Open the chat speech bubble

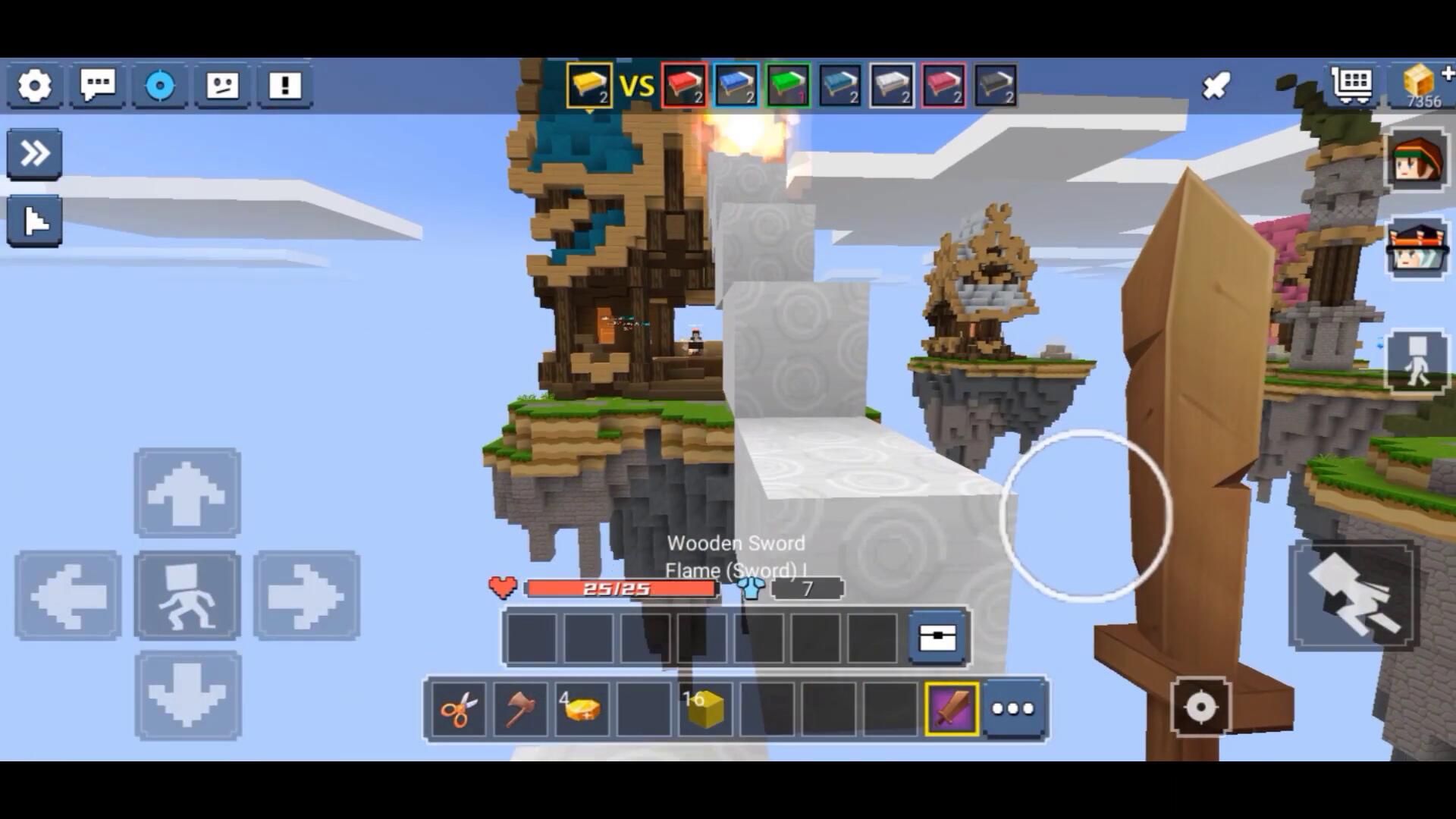98,86
